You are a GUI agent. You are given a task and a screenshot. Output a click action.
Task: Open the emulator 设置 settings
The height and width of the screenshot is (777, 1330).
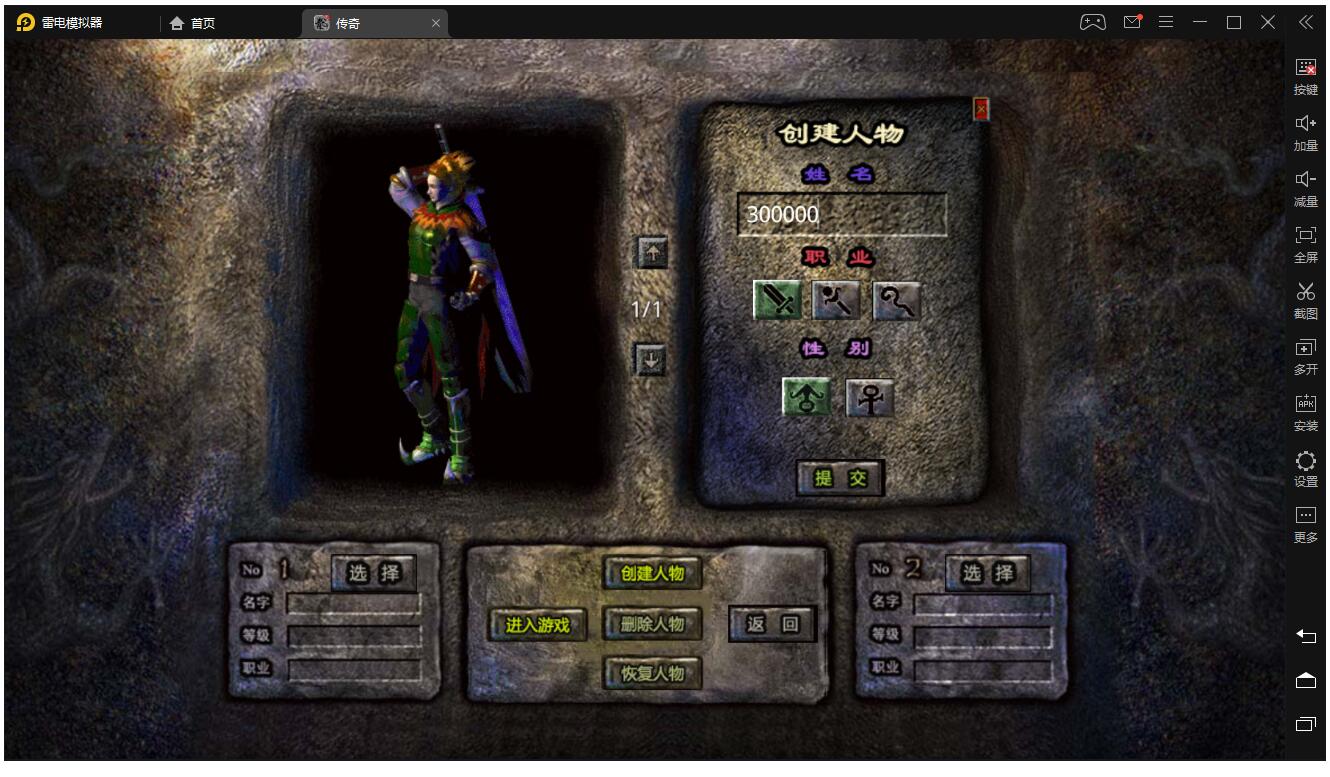pyautogui.click(x=1306, y=468)
